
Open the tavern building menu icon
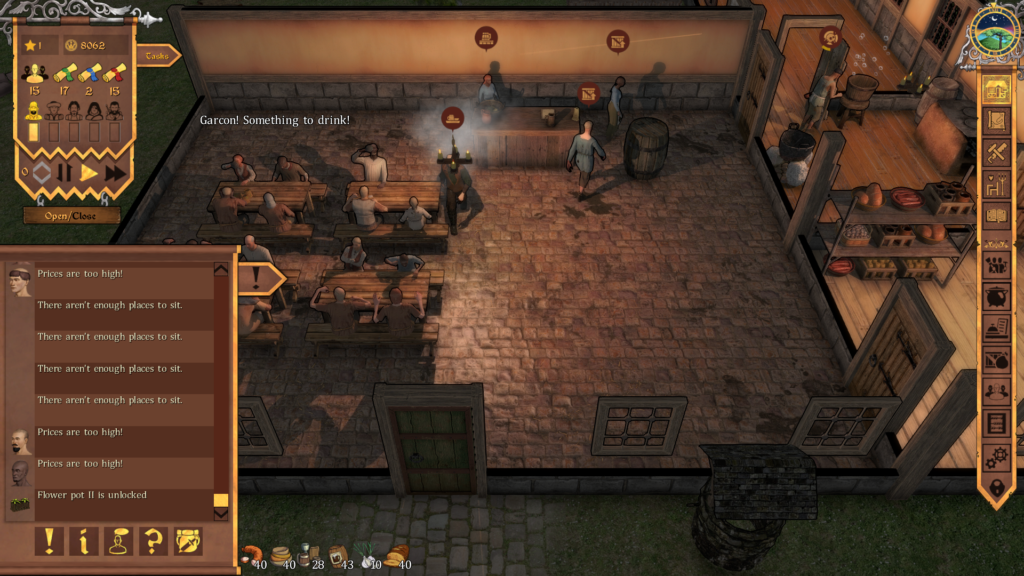pyautogui.click(x=995, y=89)
